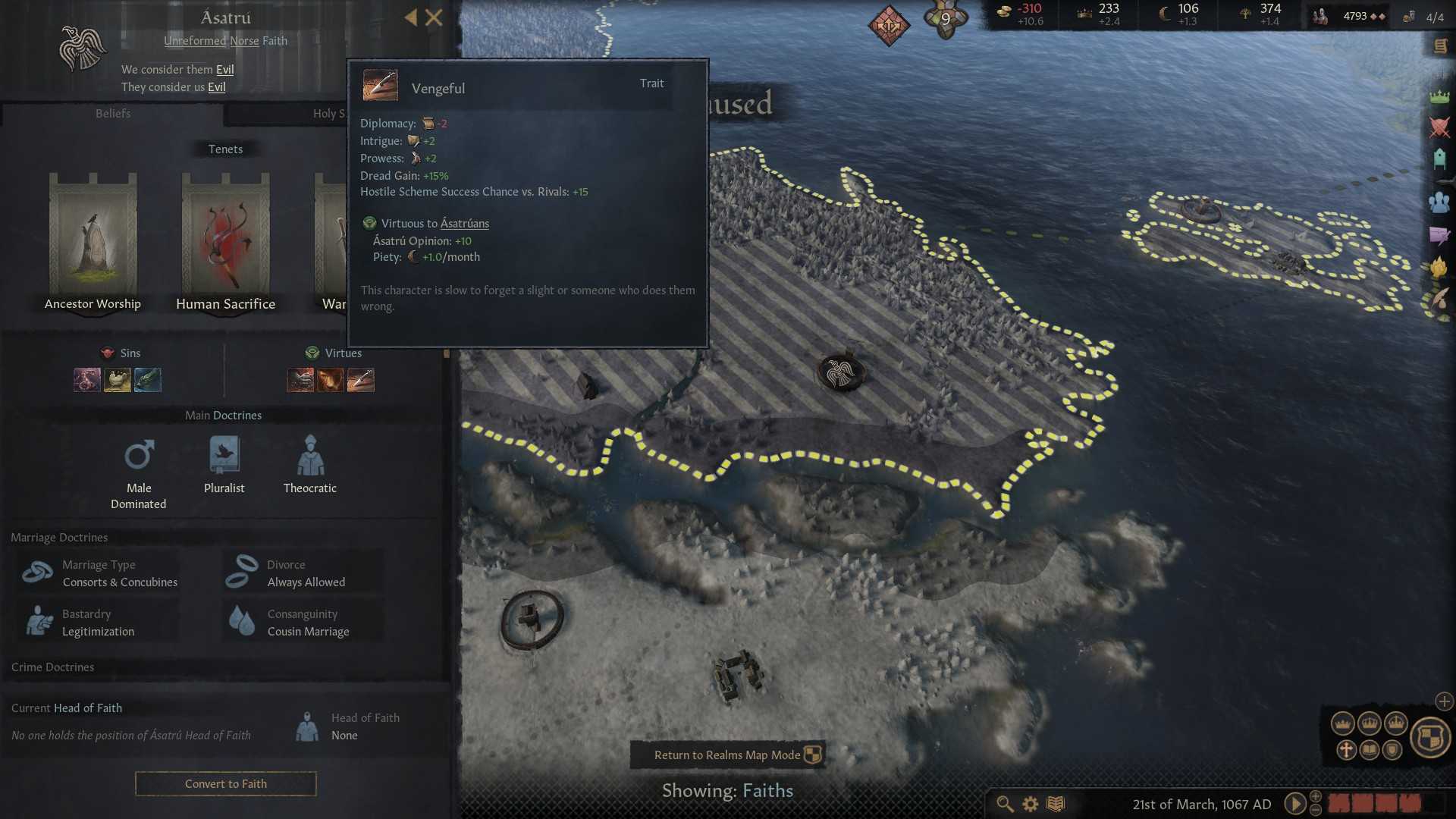Resume game with the play button
Image resolution: width=1456 pixels, height=819 pixels.
point(1294,804)
